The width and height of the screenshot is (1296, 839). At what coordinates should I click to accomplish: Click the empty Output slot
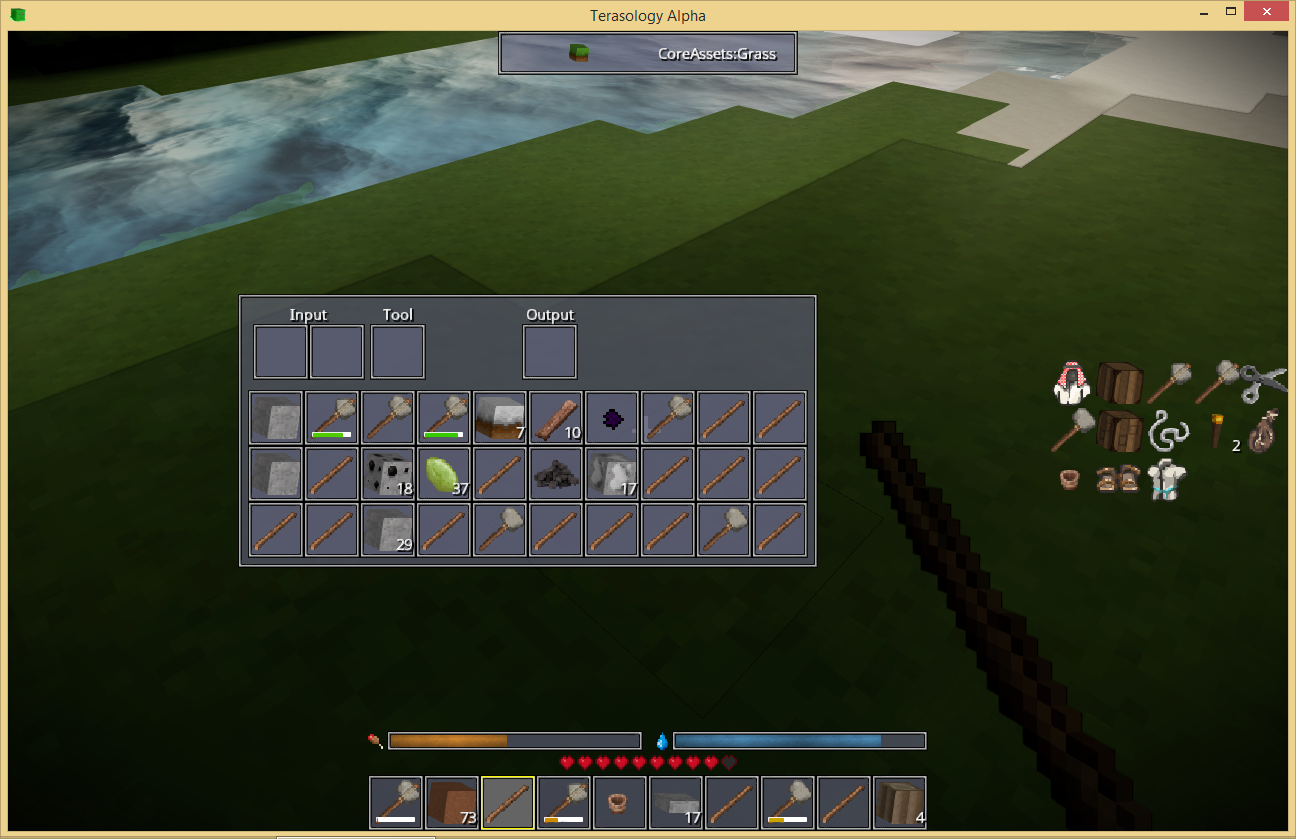[549, 351]
